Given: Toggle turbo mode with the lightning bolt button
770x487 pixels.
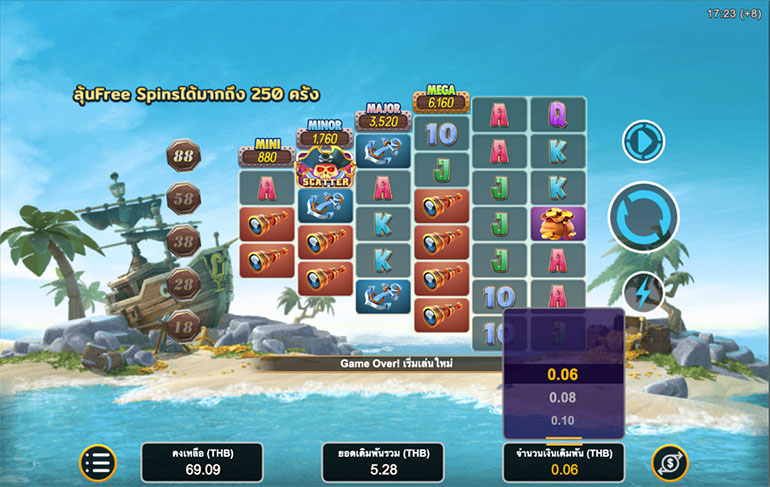Looking at the screenshot, I should pyautogui.click(x=643, y=293).
